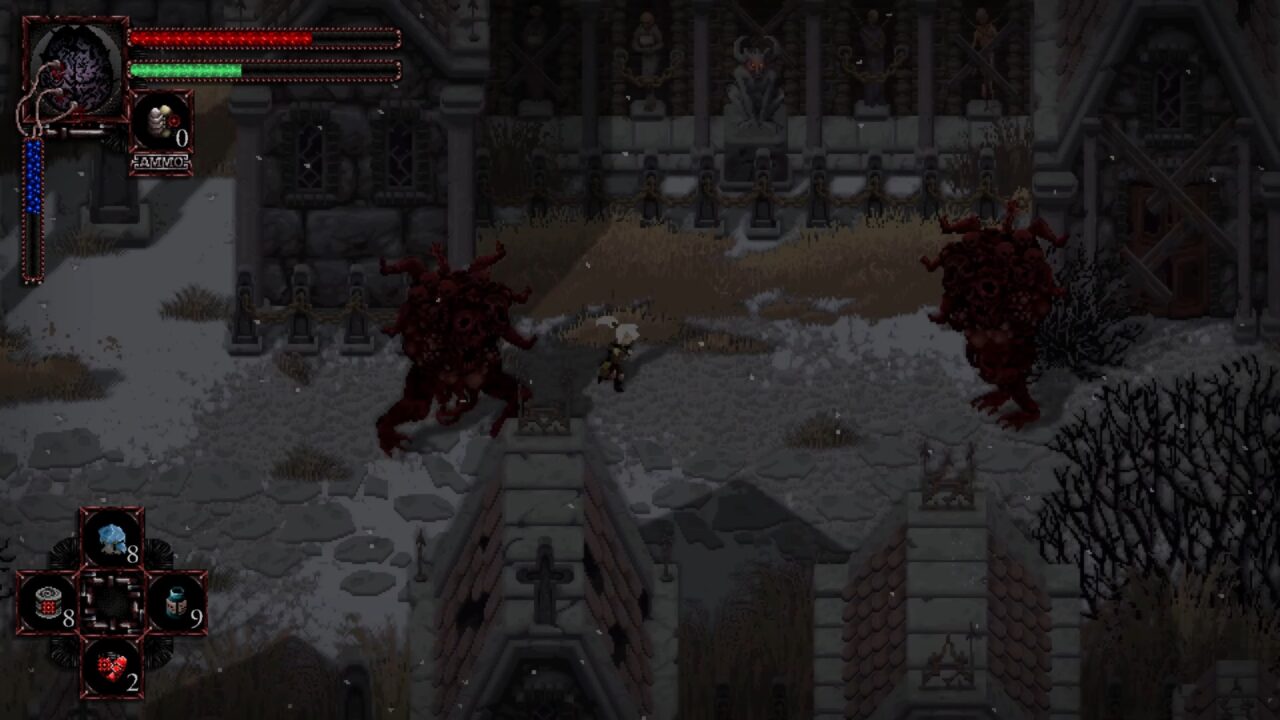Click the brain portrait in the HUD

[75, 65]
